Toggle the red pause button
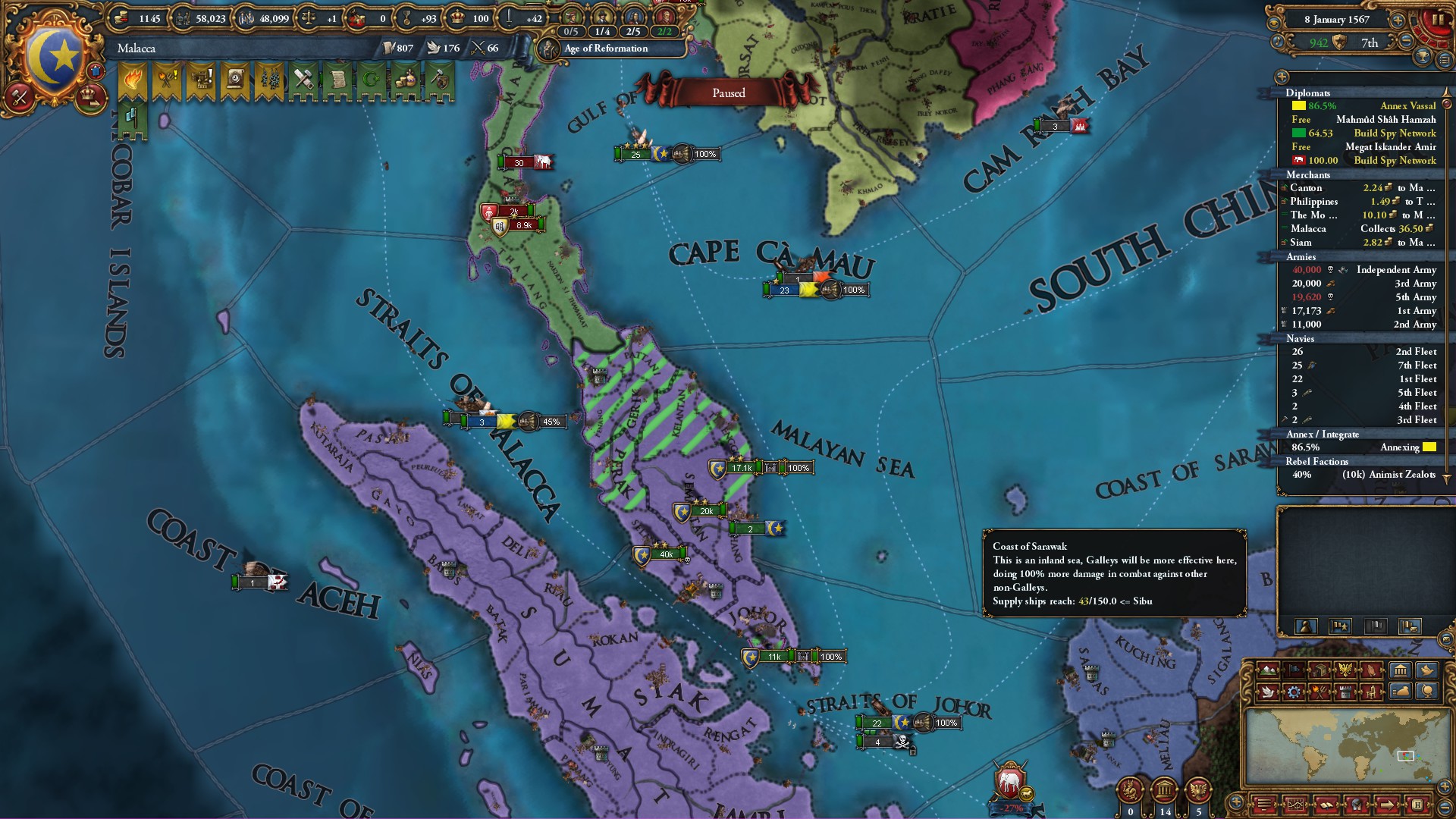Viewport: 1456px width, 819px height. [x=1437, y=20]
